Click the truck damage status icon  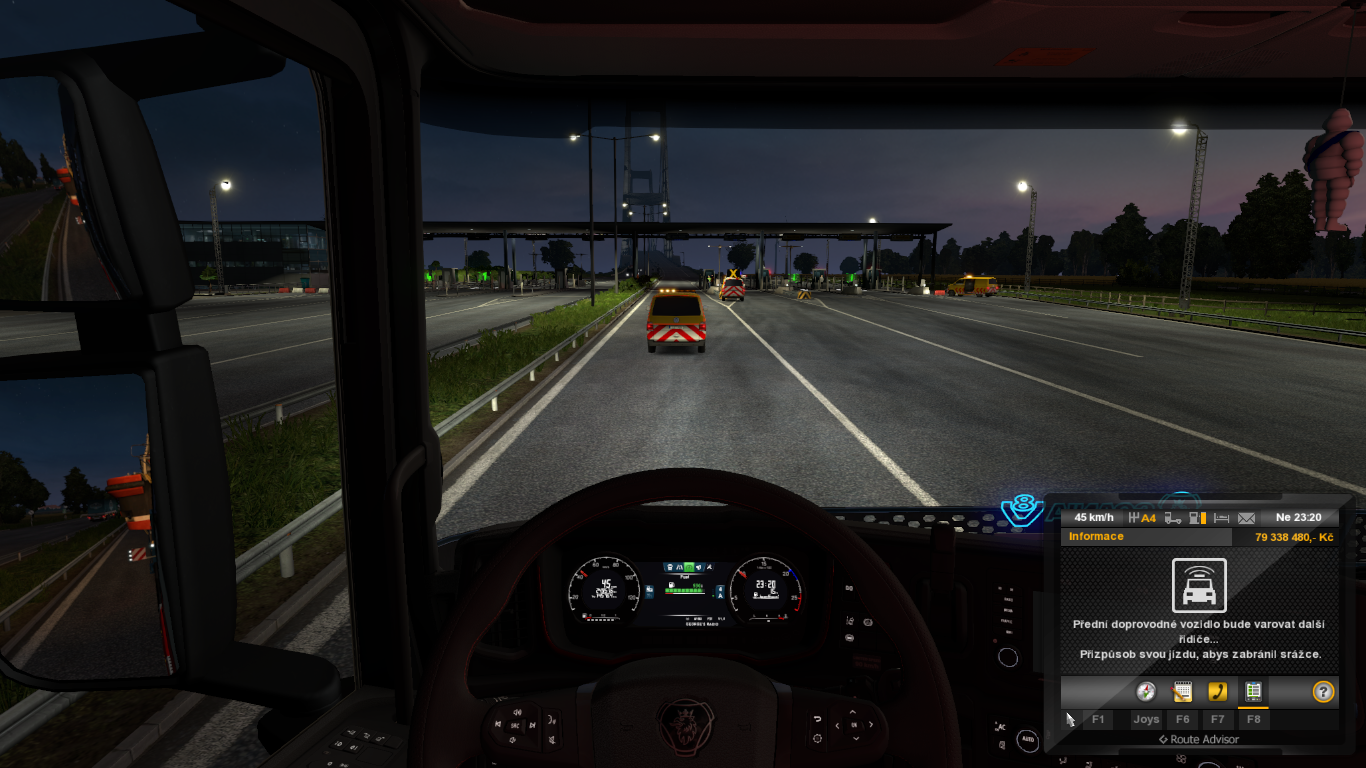point(1173,518)
